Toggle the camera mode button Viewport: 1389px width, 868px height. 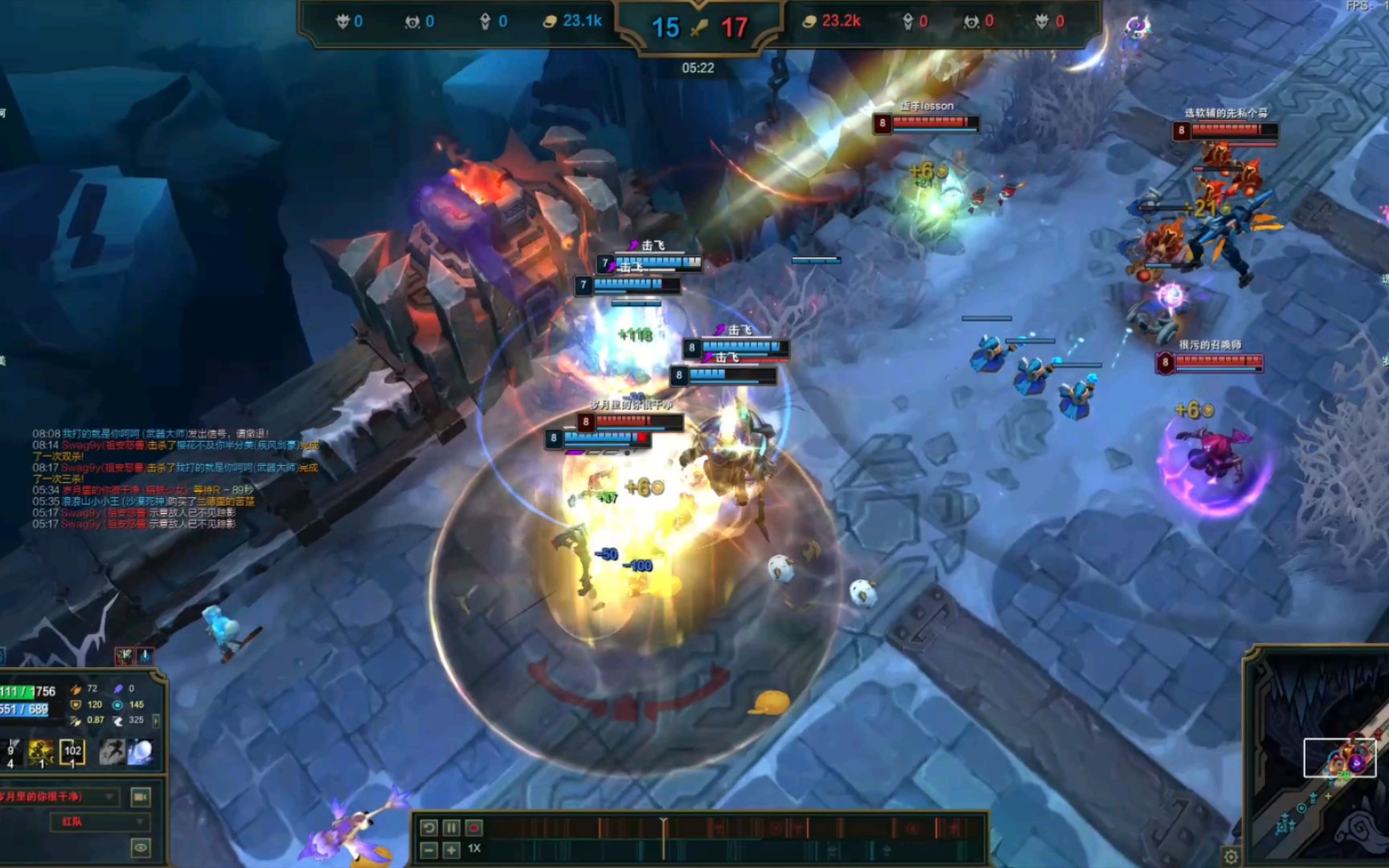point(141,796)
